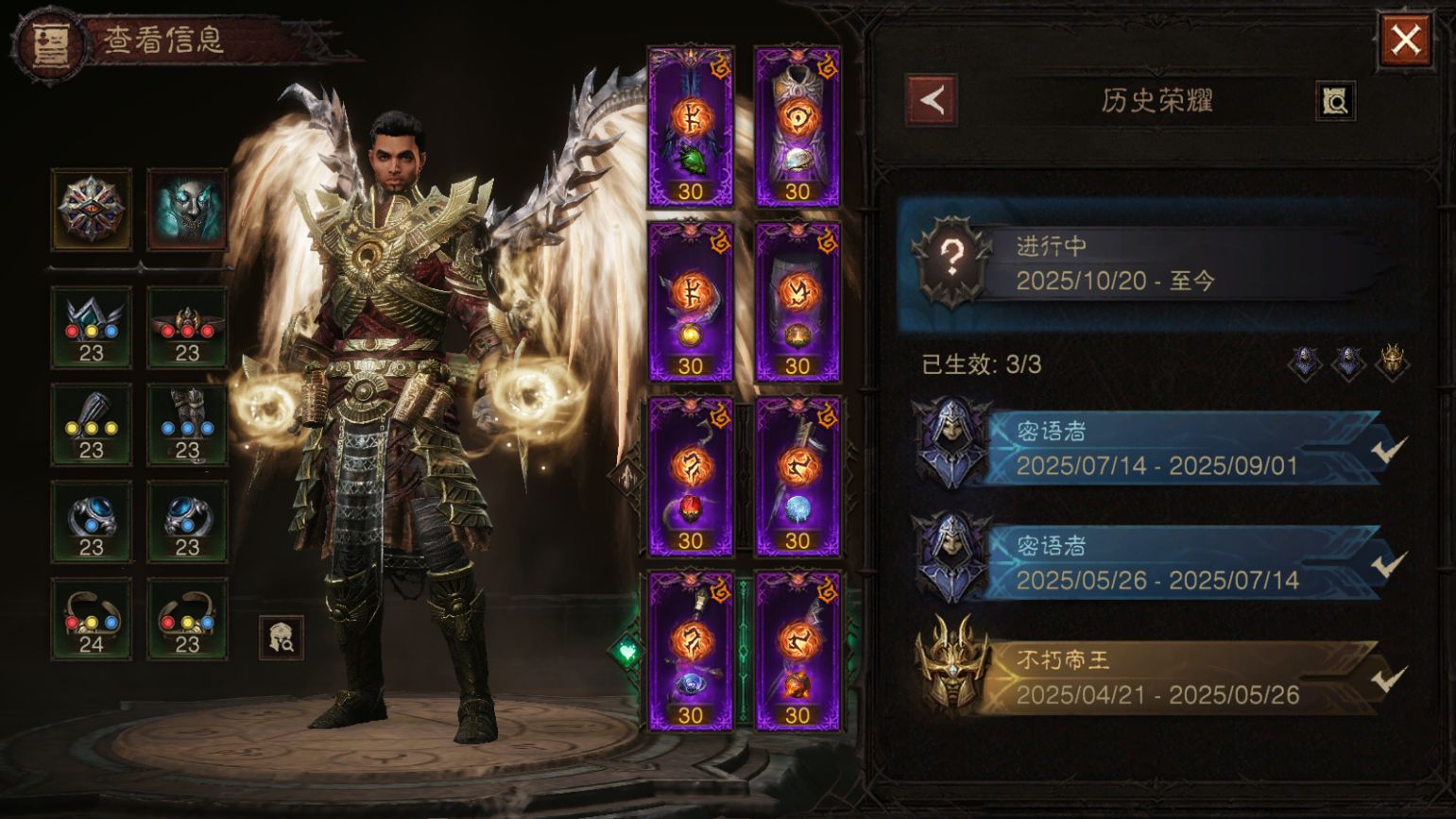Inspect the helmet search icon near character
Image resolution: width=1456 pixels, height=819 pixels.
click(282, 638)
